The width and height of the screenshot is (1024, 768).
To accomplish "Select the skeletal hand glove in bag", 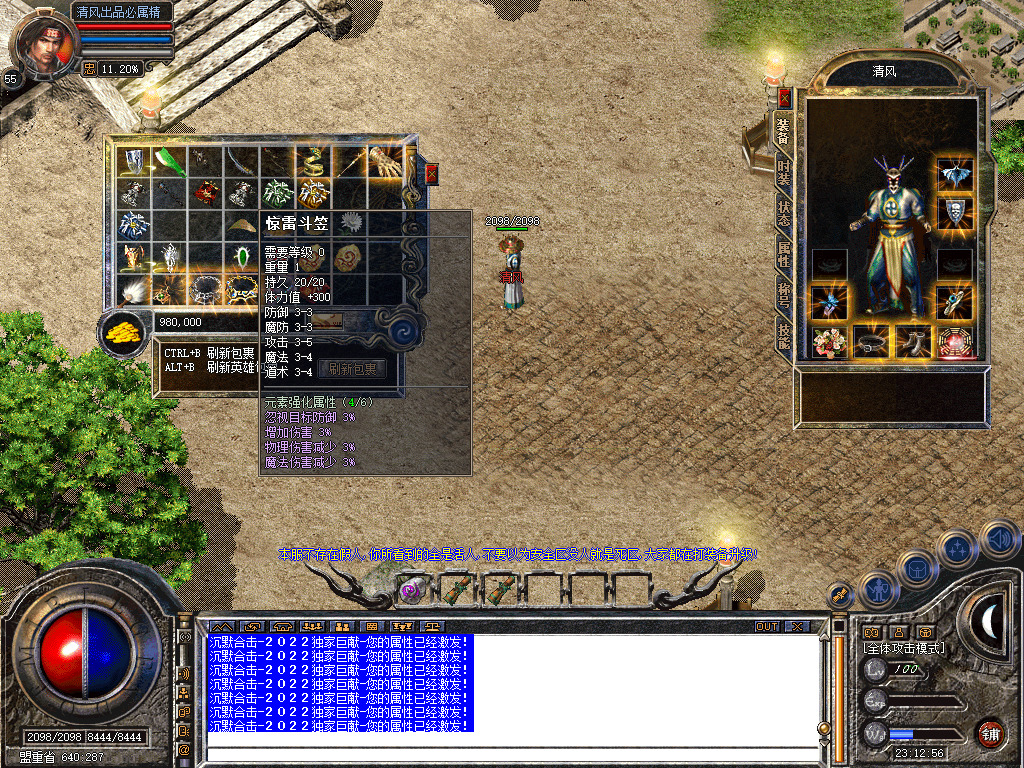I will pyautogui.click(x=384, y=161).
